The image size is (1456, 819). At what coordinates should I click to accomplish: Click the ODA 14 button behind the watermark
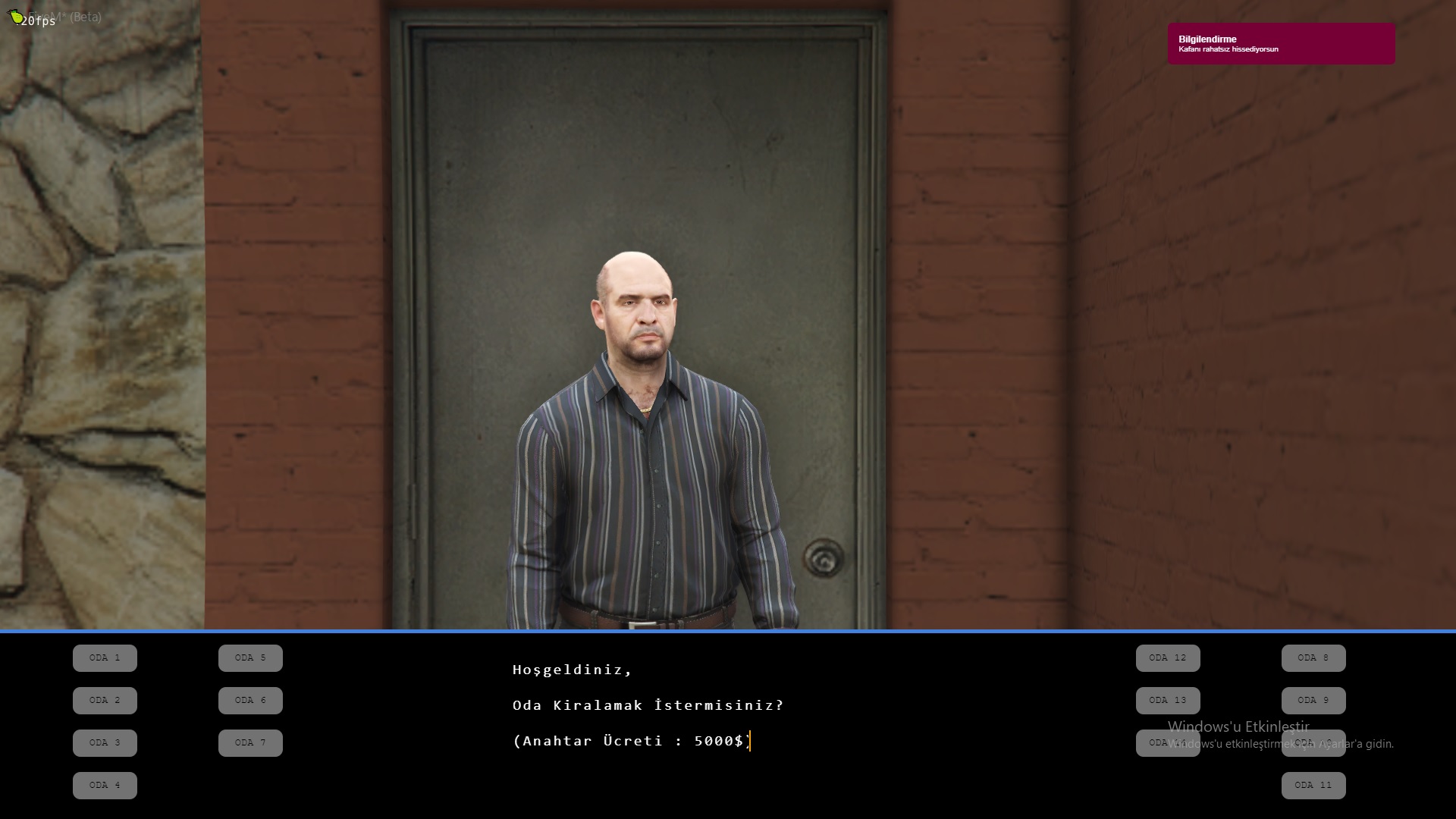pyautogui.click(x=1167, y=742)
